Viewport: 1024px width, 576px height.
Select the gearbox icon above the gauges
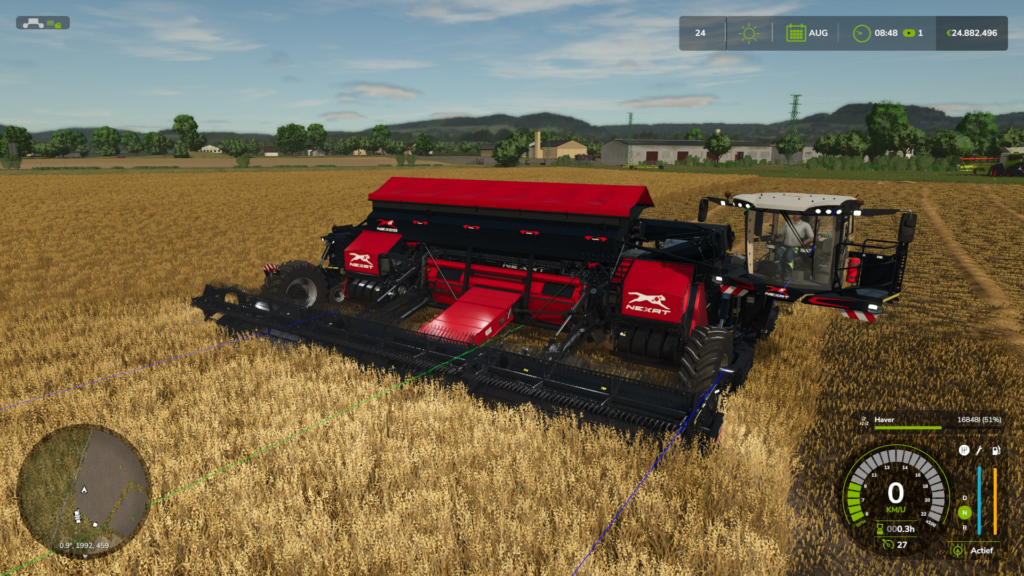point(963,451)
